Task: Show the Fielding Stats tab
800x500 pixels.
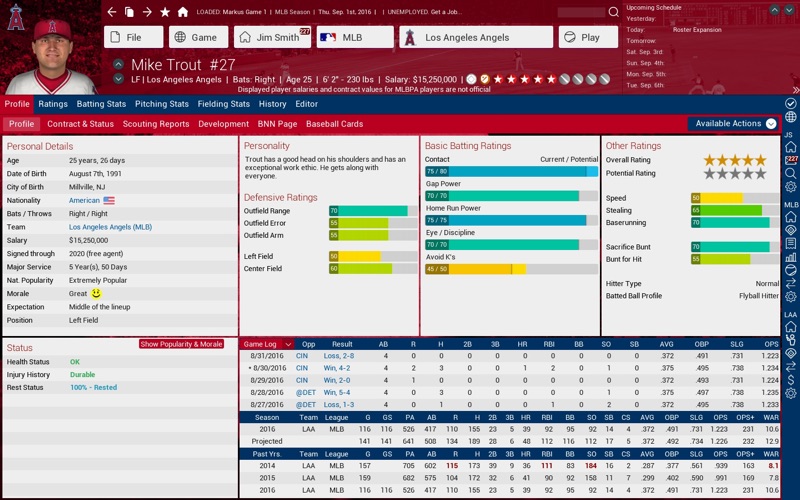Action: pos(224,104)
